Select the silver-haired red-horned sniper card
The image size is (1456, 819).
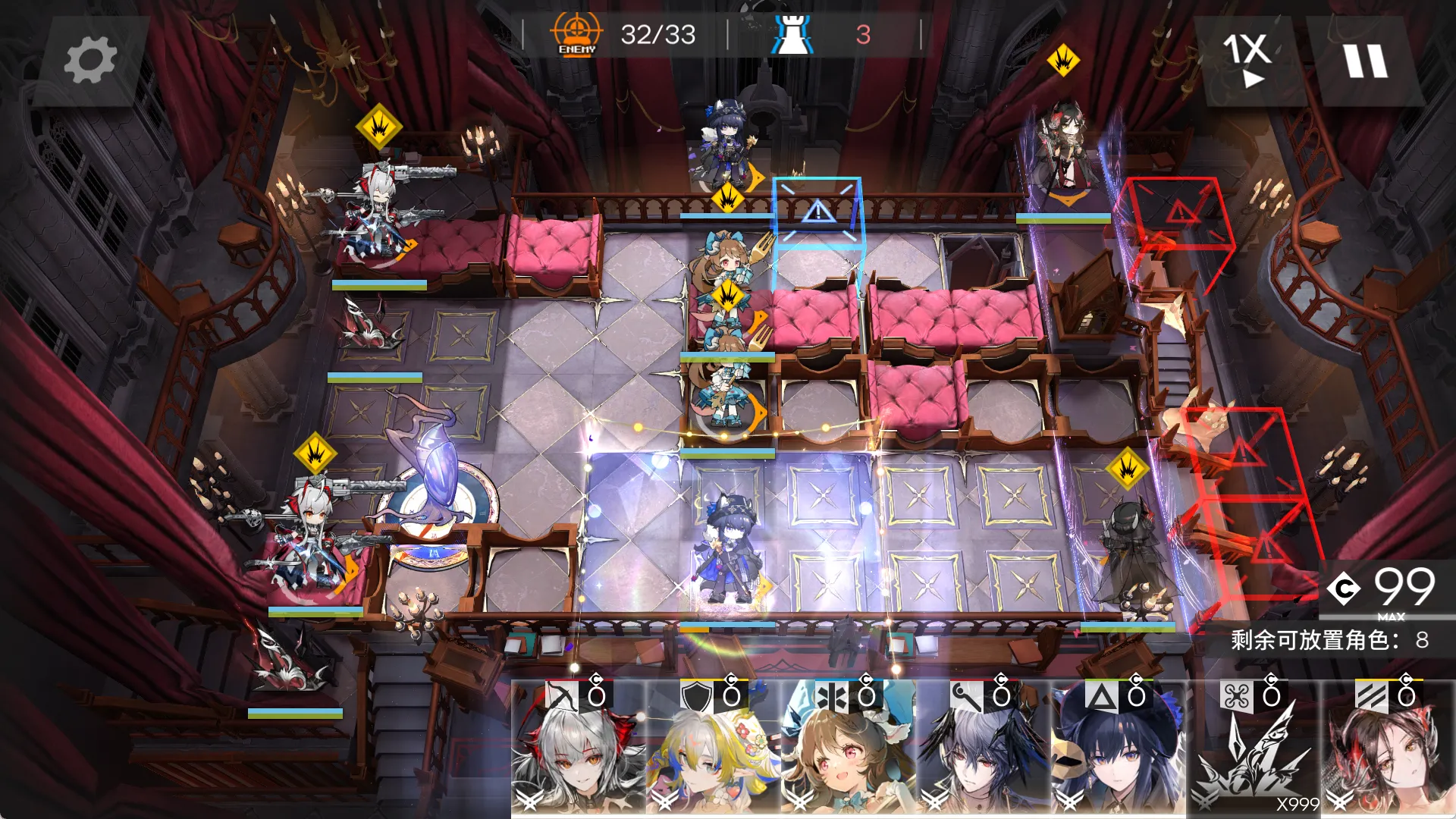578,747
